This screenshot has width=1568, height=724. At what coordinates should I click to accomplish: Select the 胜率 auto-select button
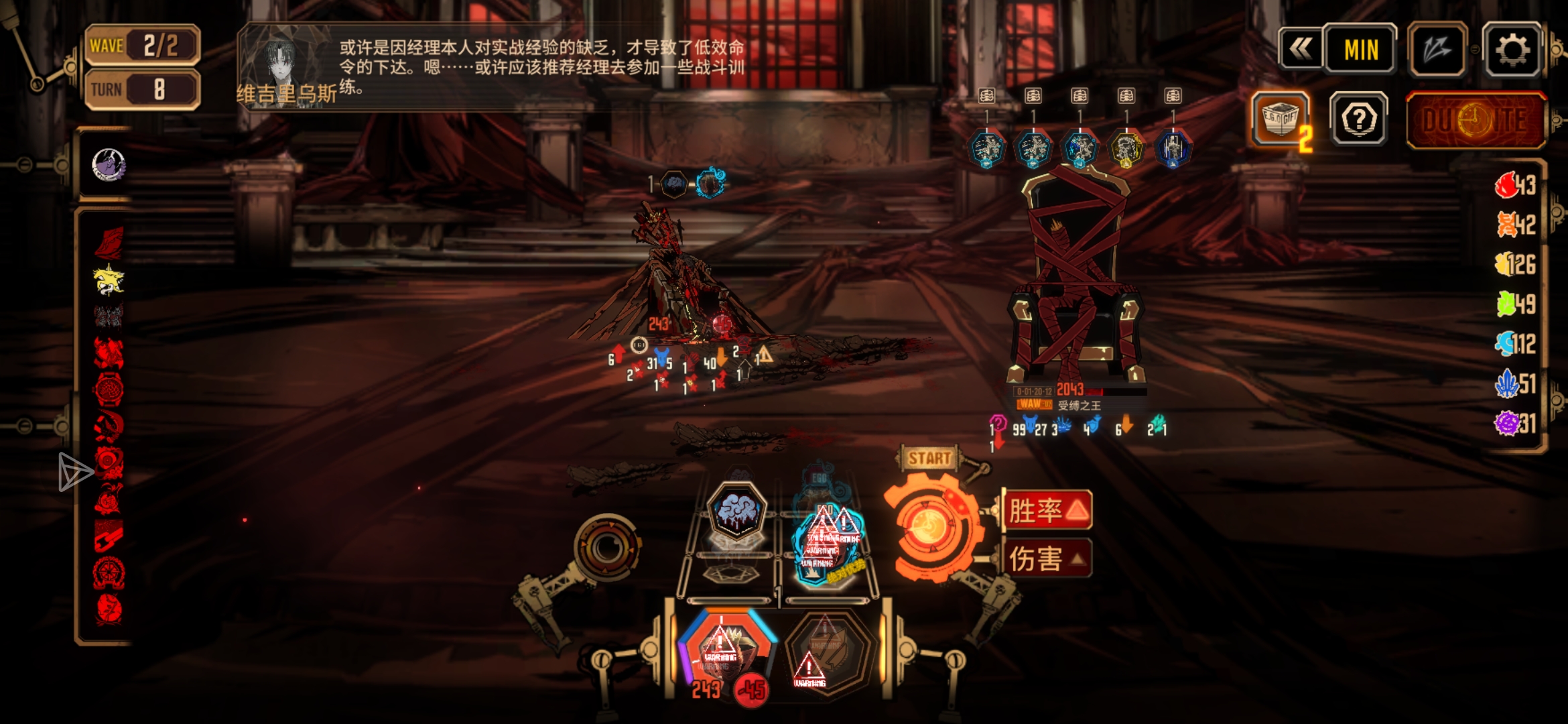[1047, 511]
